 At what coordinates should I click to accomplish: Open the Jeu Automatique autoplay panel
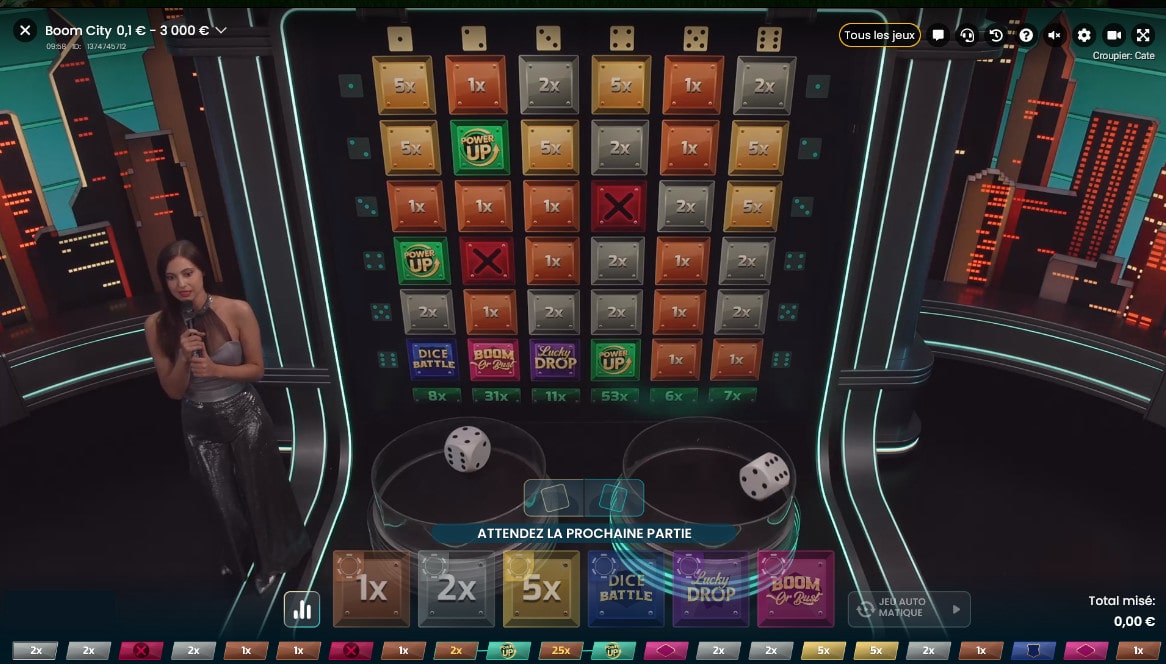point(909,608)
